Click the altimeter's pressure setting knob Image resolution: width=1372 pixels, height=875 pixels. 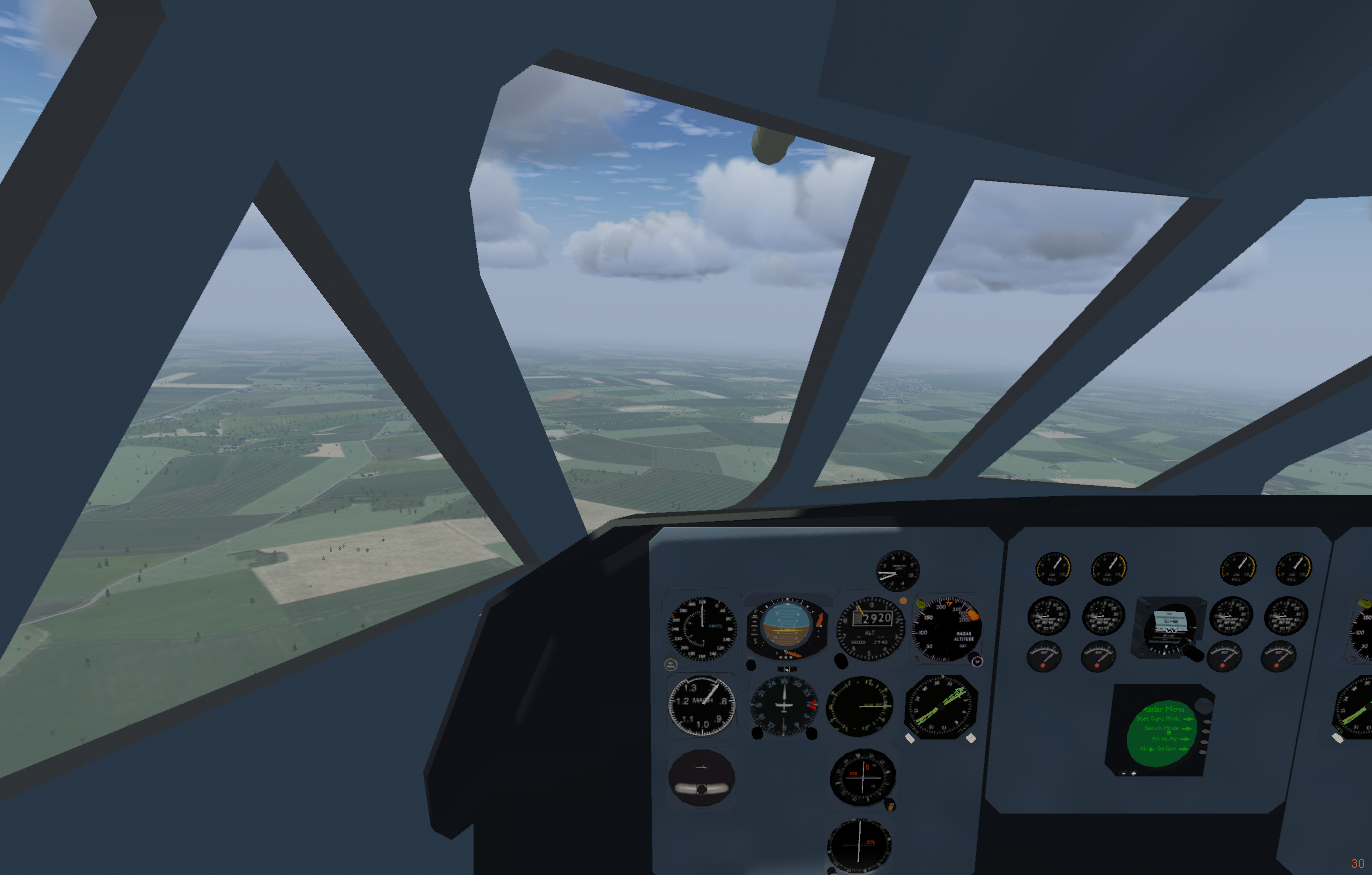(841, 661)
